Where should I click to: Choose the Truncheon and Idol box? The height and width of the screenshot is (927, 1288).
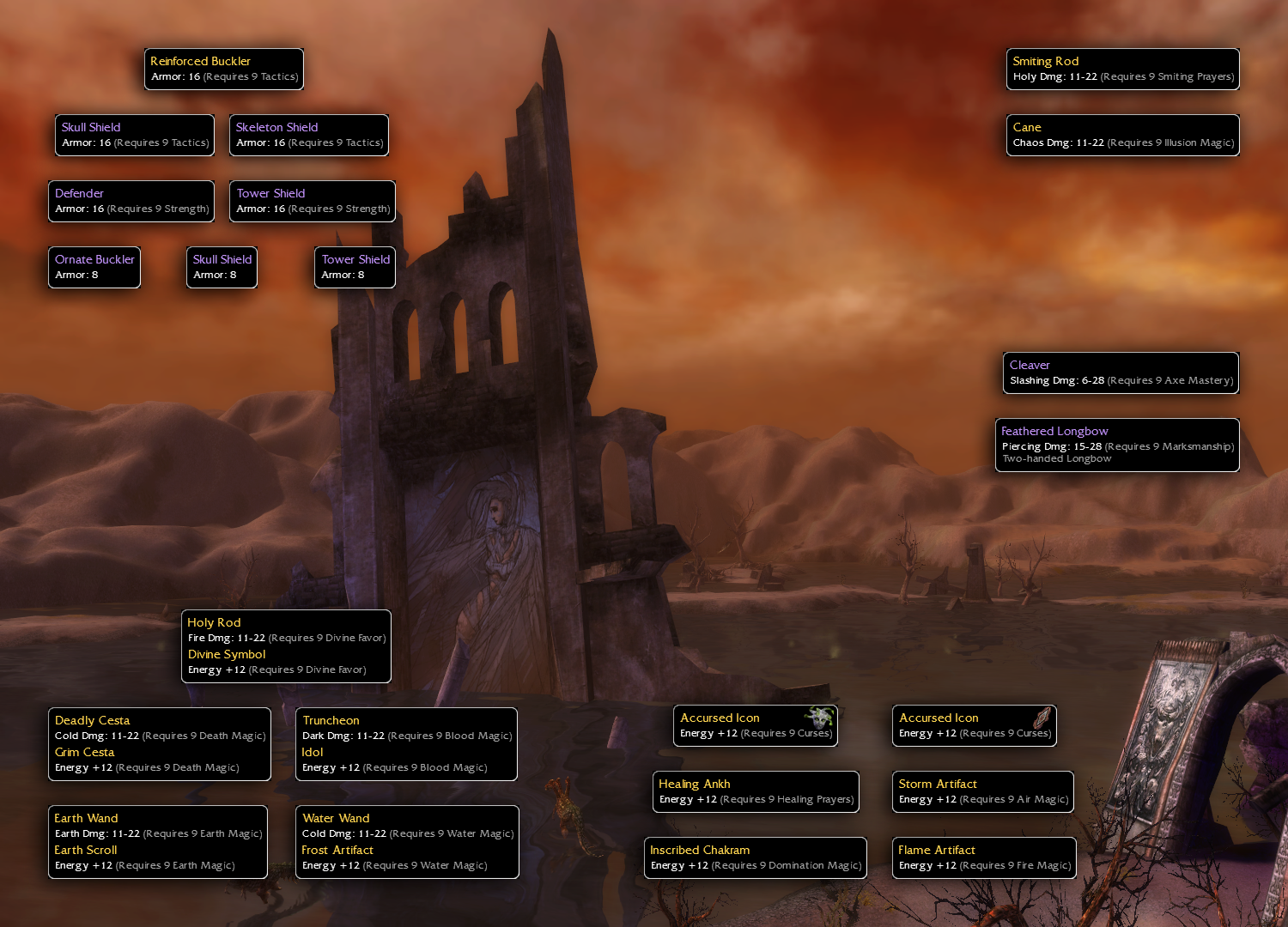pyautogui.click(x=406, y=743)
